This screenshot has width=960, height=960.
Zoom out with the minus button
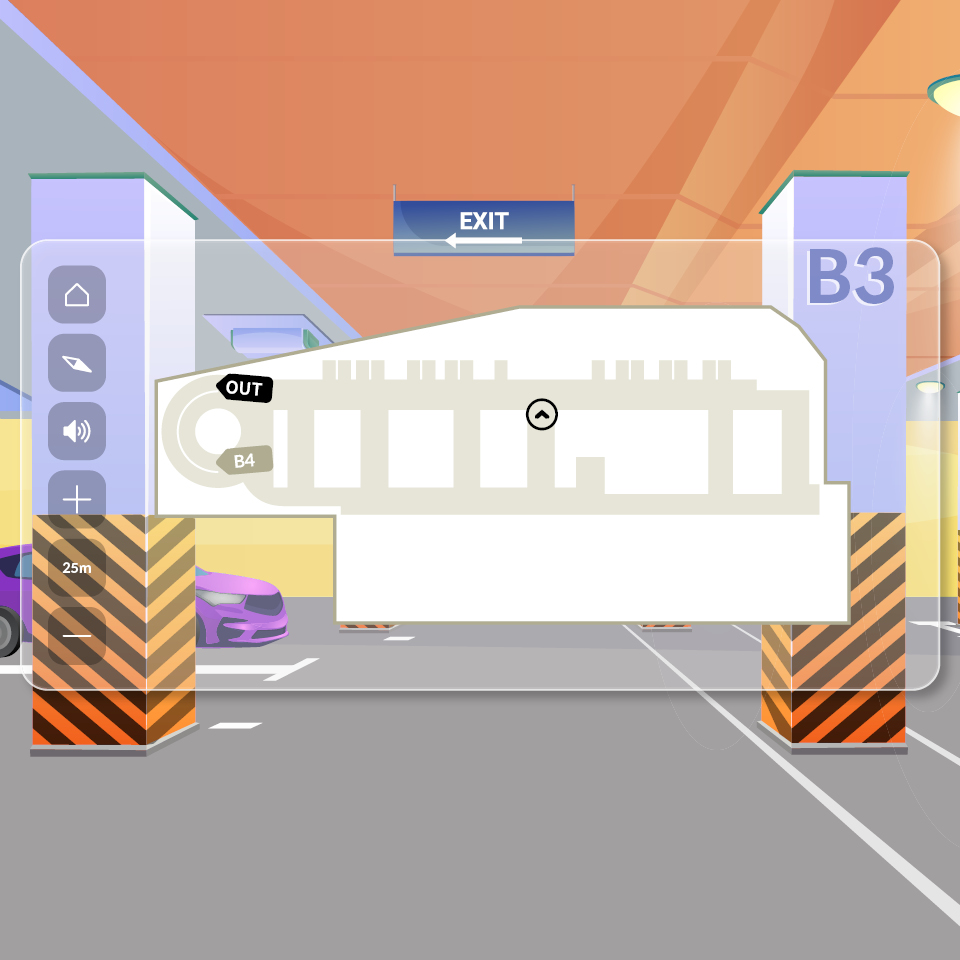click(x=77, y=636)
